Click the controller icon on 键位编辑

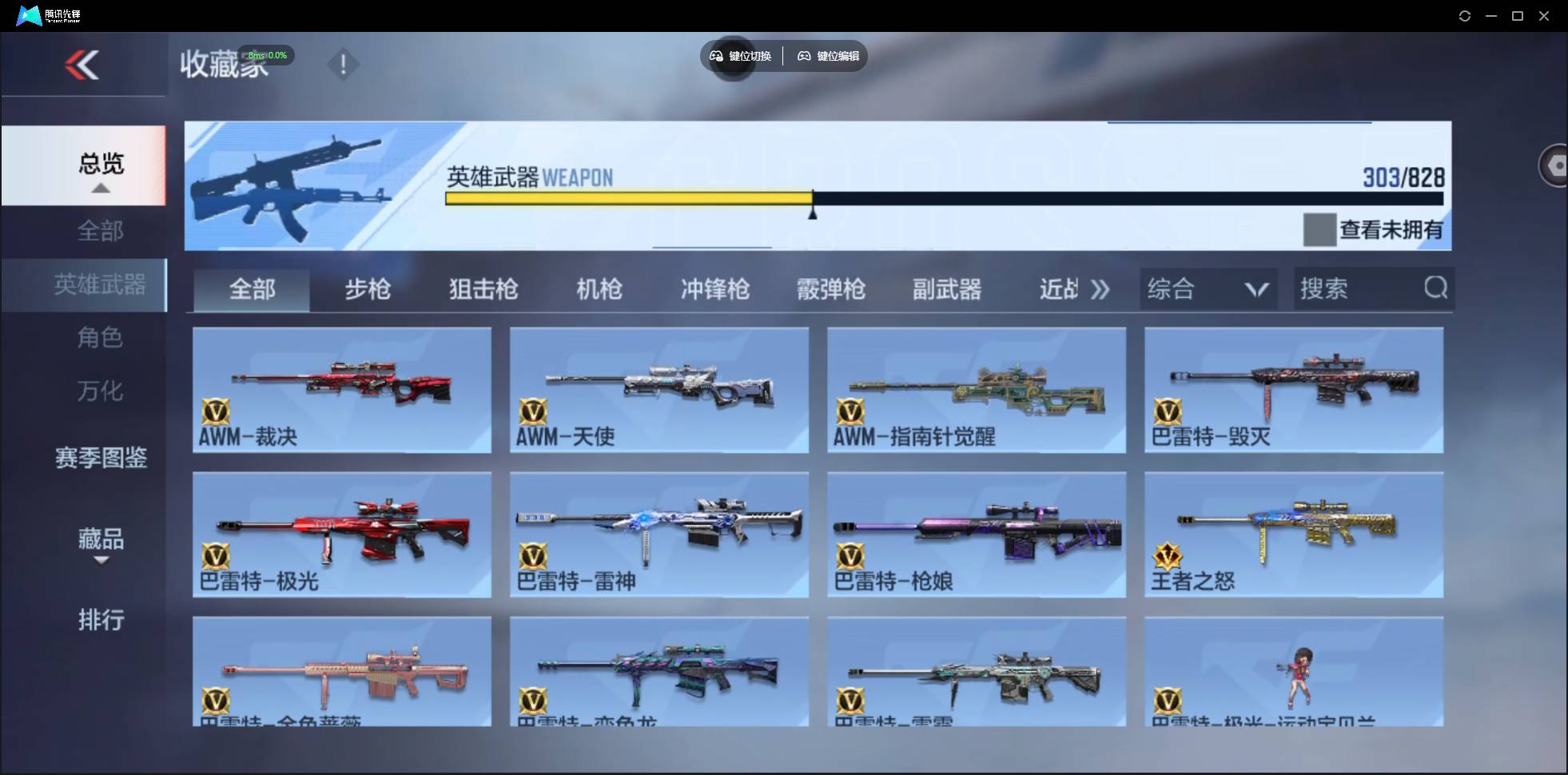tap(804, 56)
